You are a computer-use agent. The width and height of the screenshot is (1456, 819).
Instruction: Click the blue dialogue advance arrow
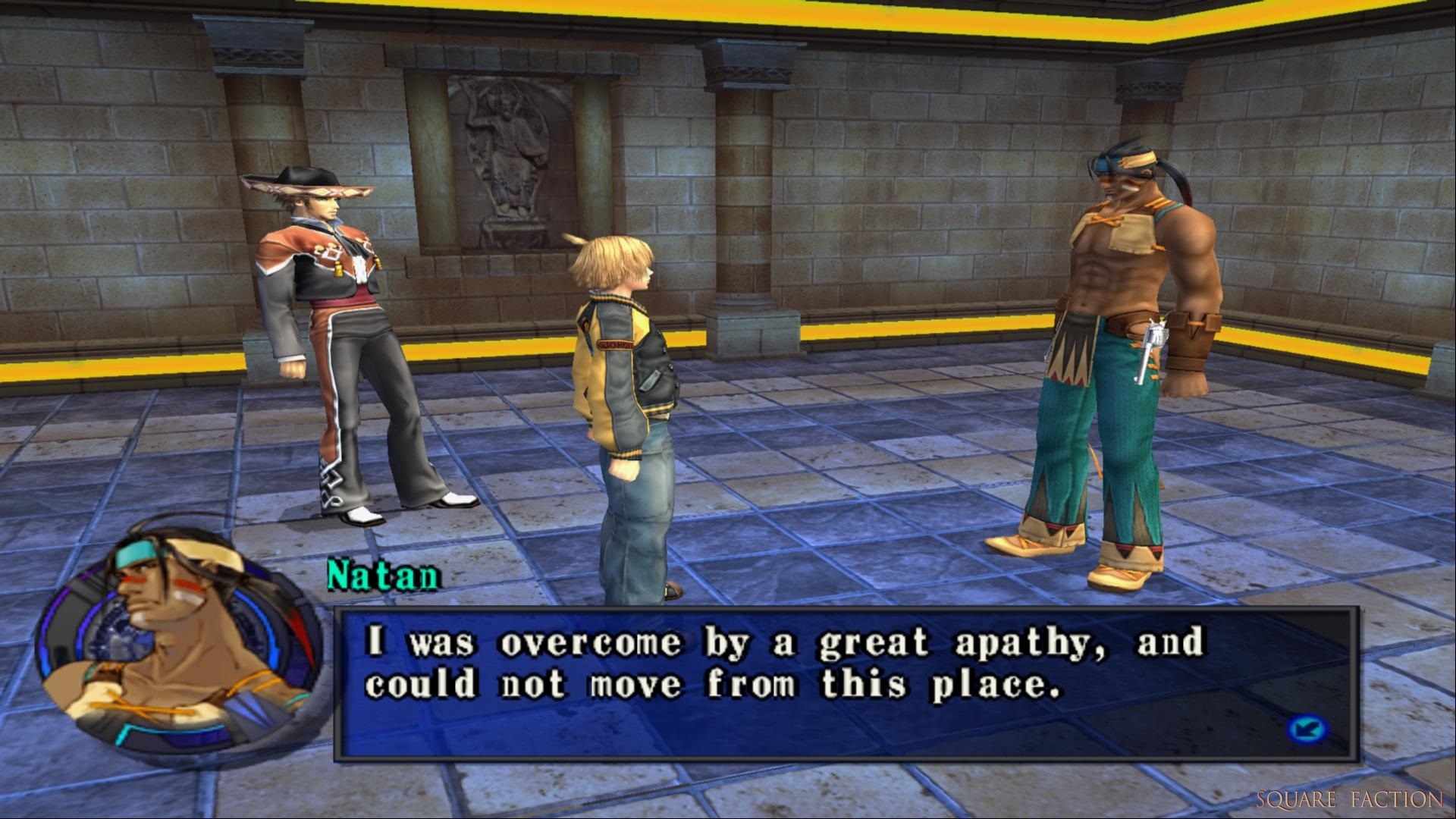click(x=1307, y=730)
